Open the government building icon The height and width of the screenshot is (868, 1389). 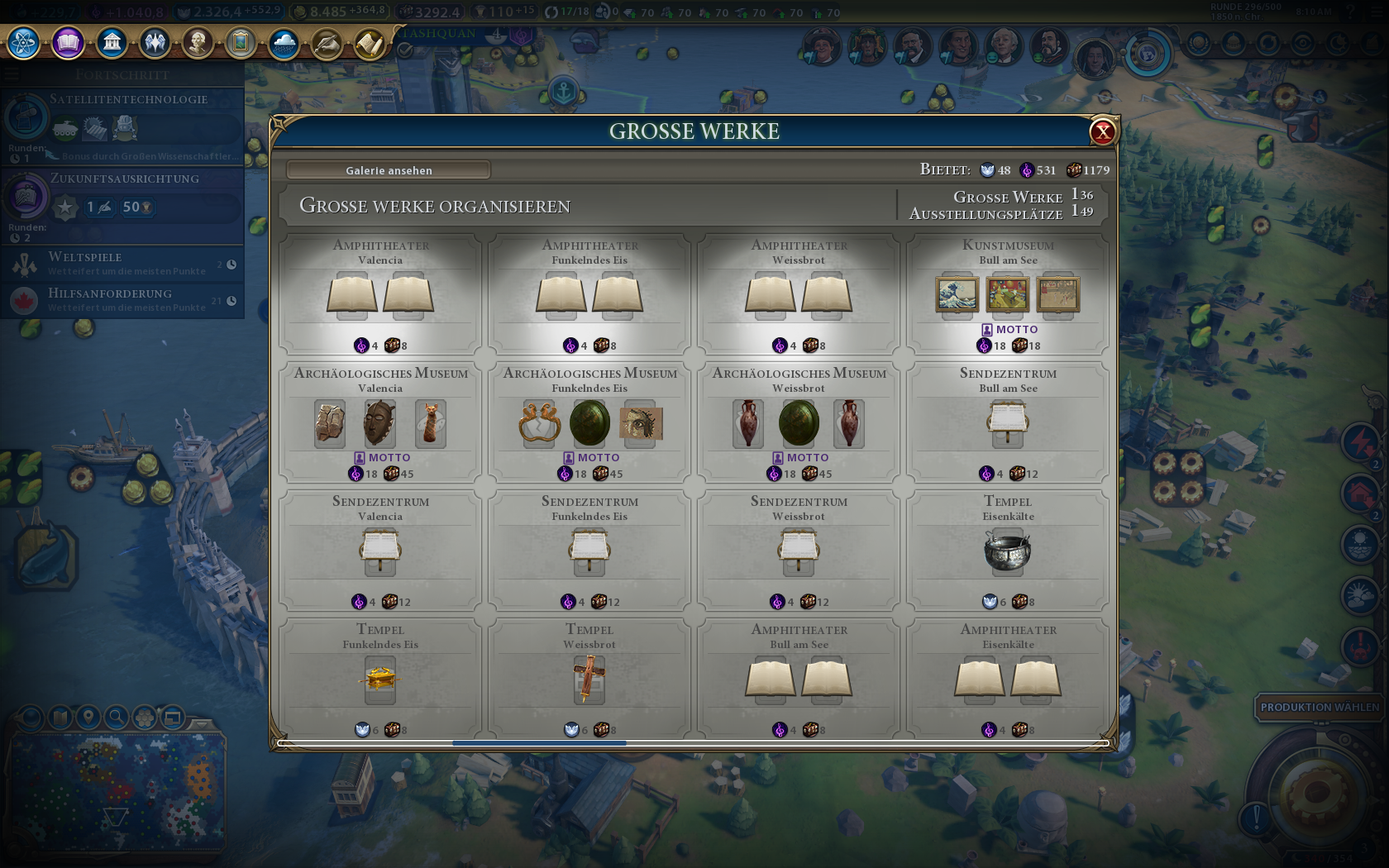112,42
